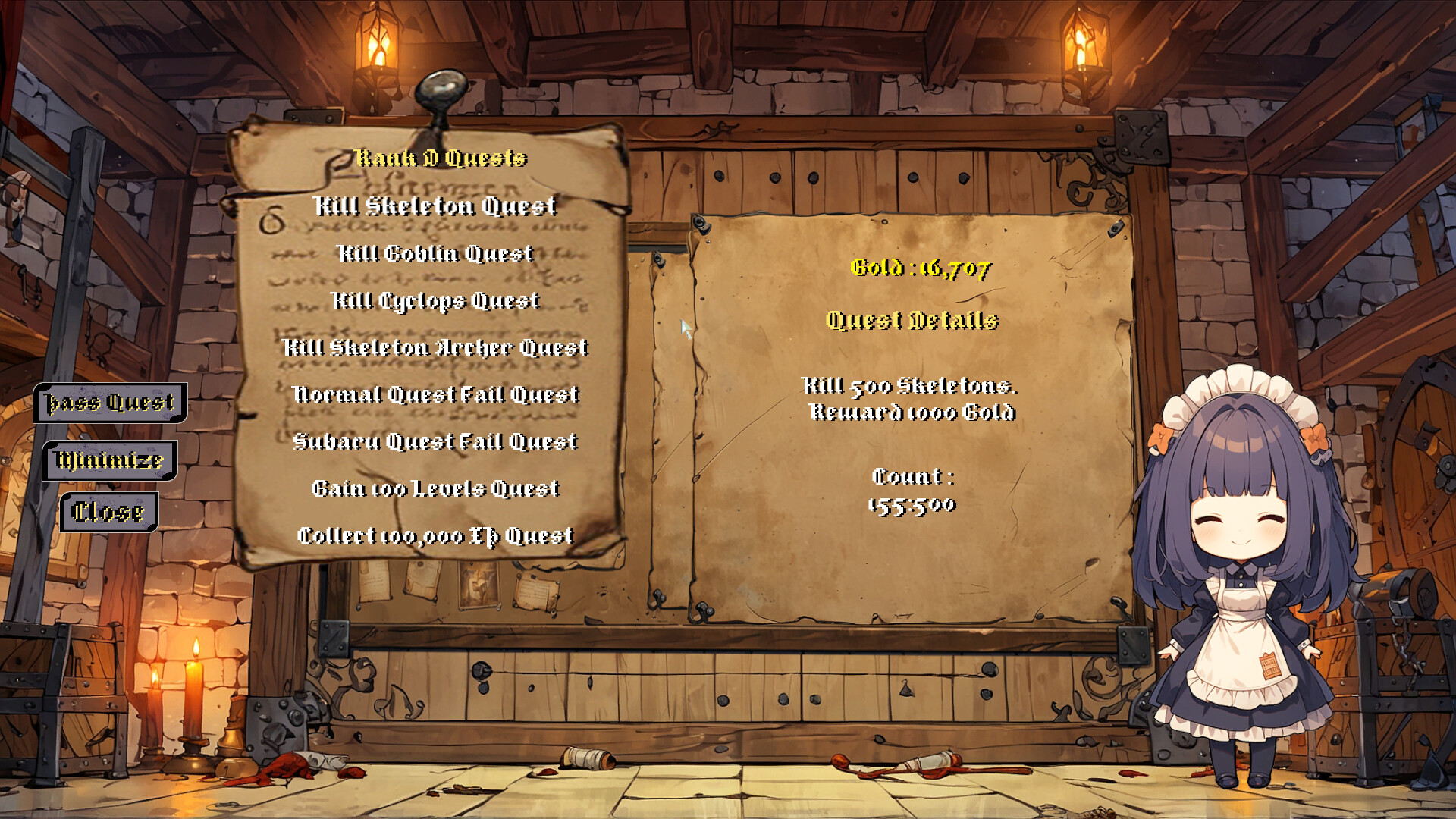Open the Kill Cyclops Quest details

pos(435,300)
